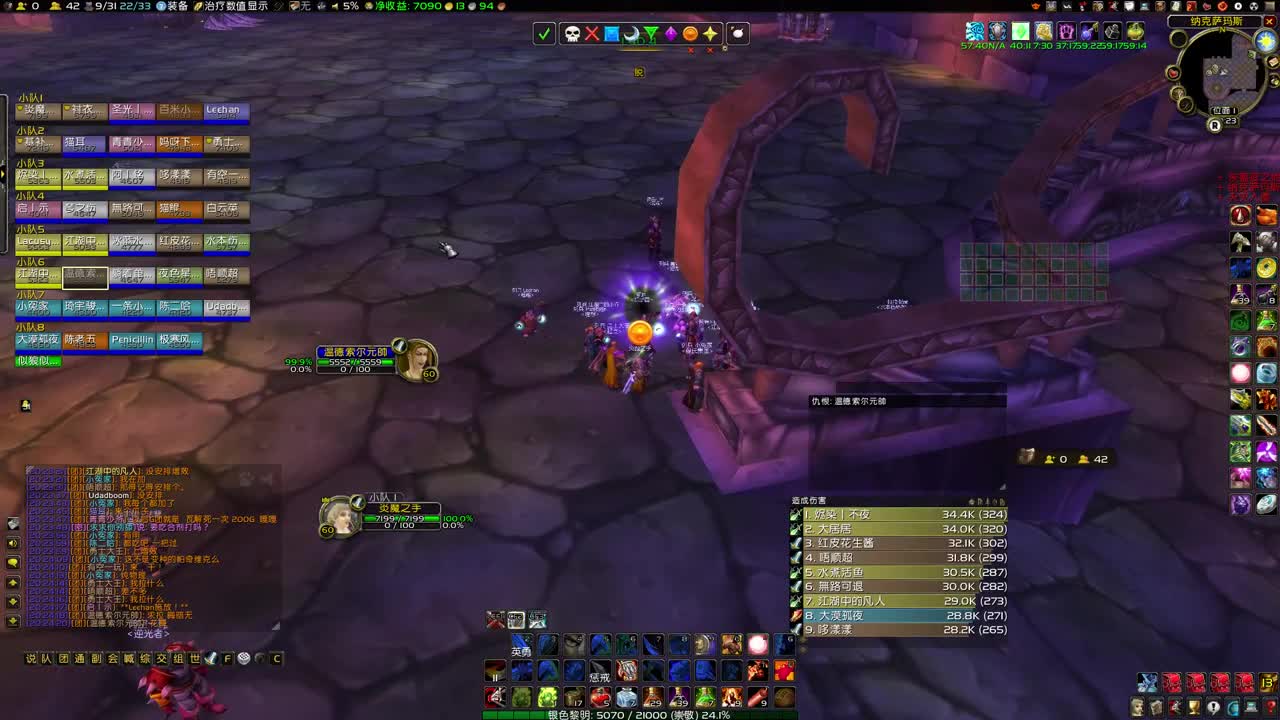Select the skull raid target marker
Screen dimensions: 1280x720
click(x=572, y=33)
